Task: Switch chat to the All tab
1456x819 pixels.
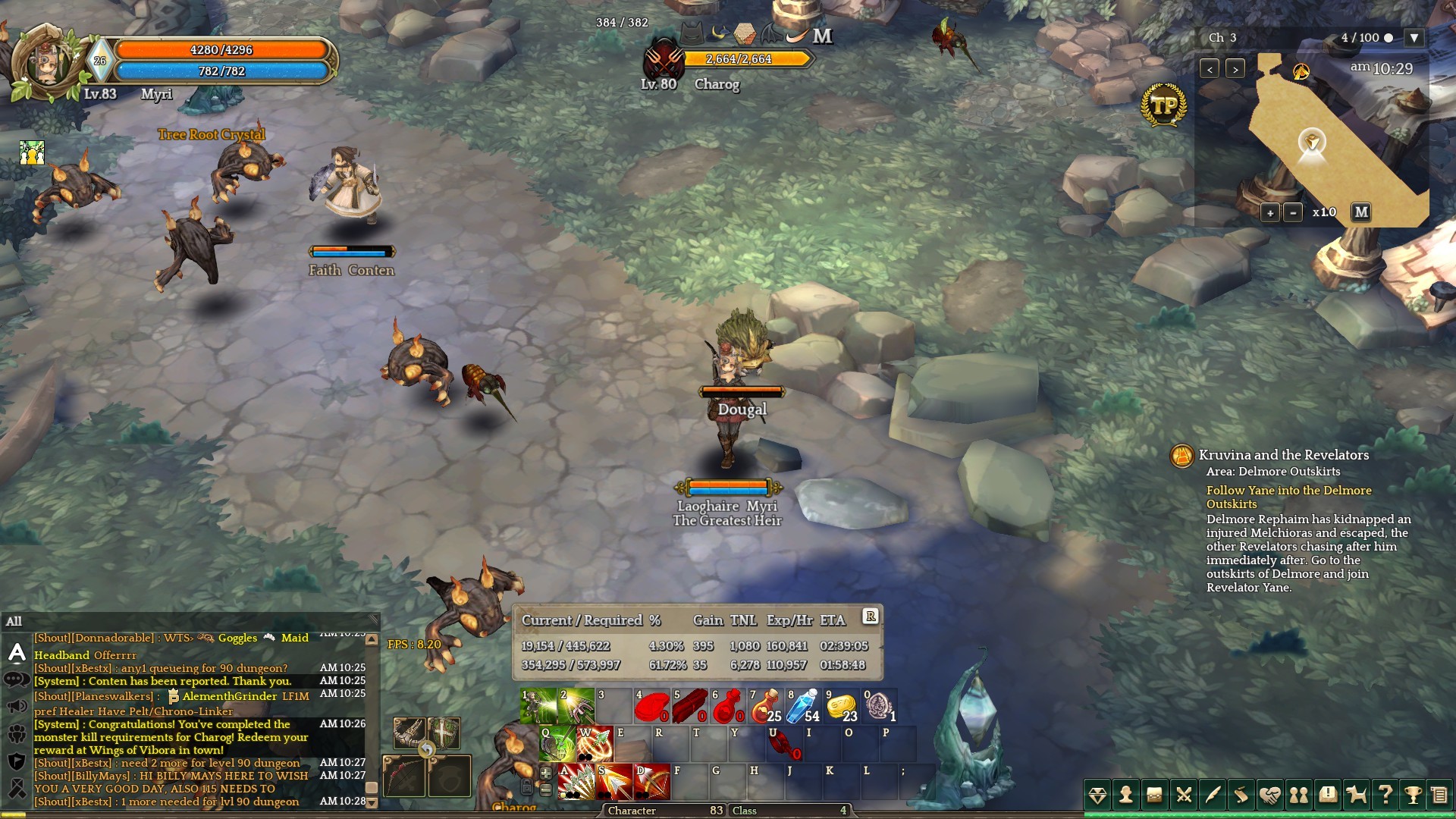Action: [x=14, y=622]
